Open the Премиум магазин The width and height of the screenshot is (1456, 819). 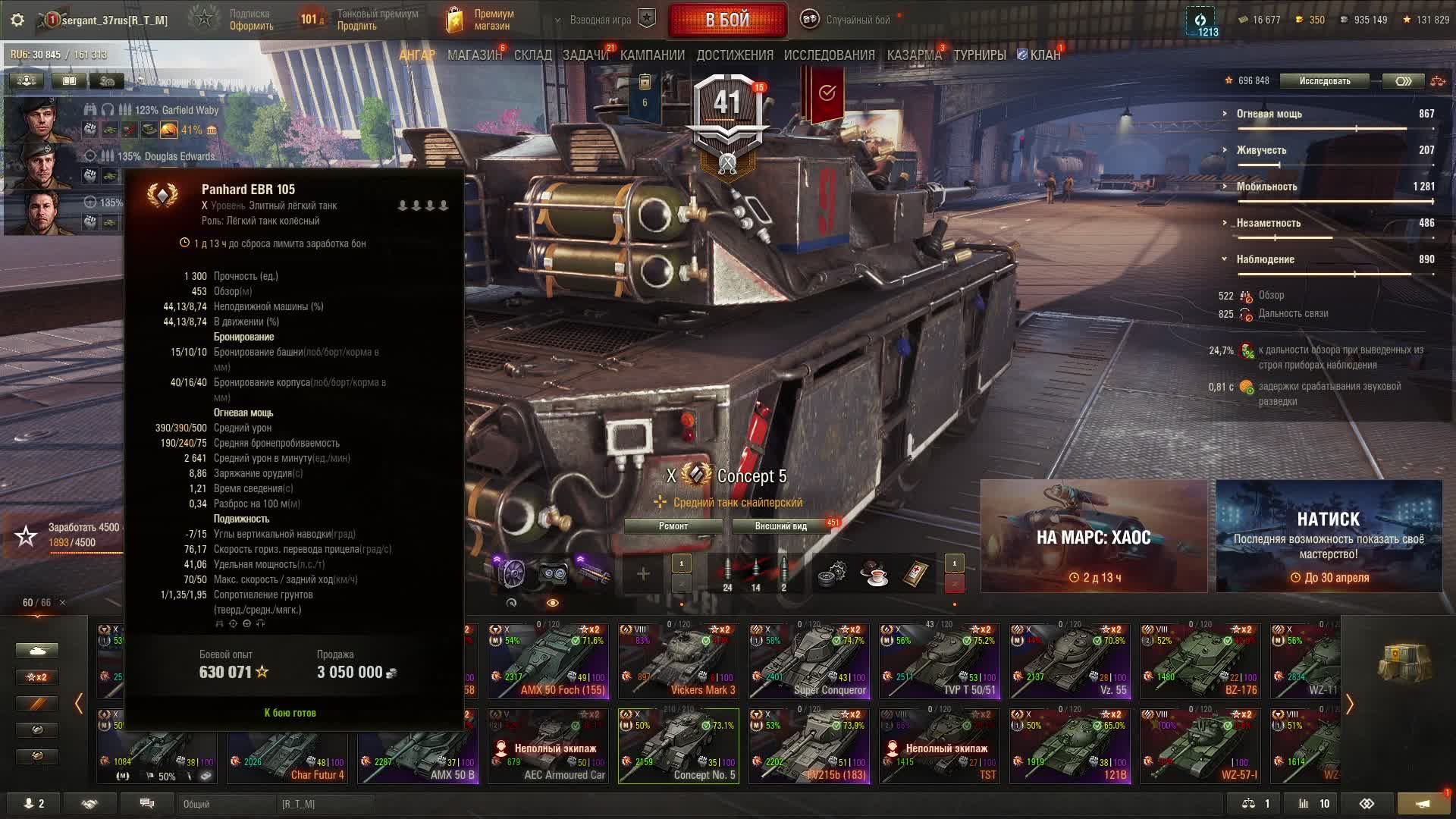click(481, 20)
